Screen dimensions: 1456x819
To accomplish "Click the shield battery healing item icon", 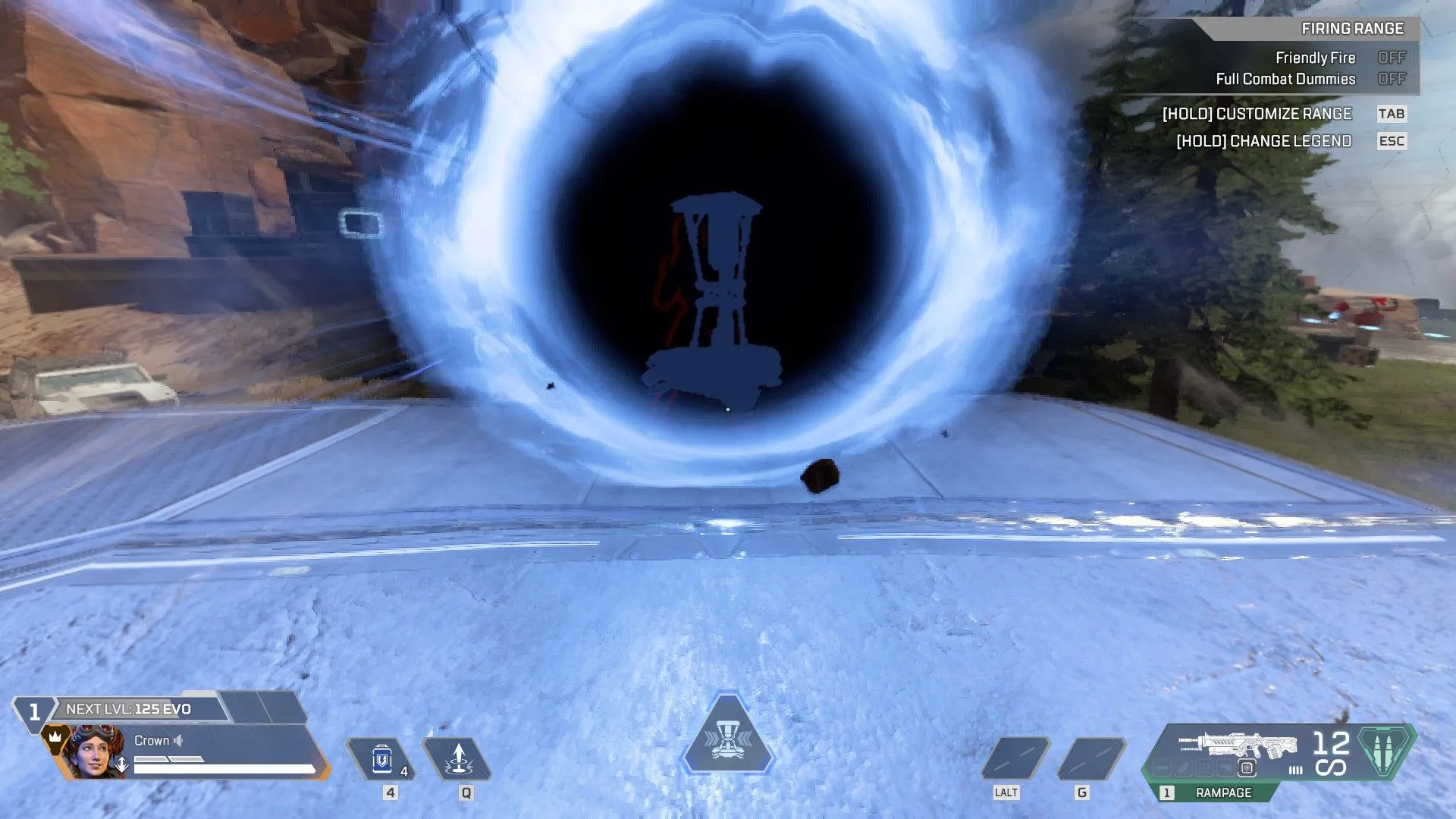I will coord(381,760).
